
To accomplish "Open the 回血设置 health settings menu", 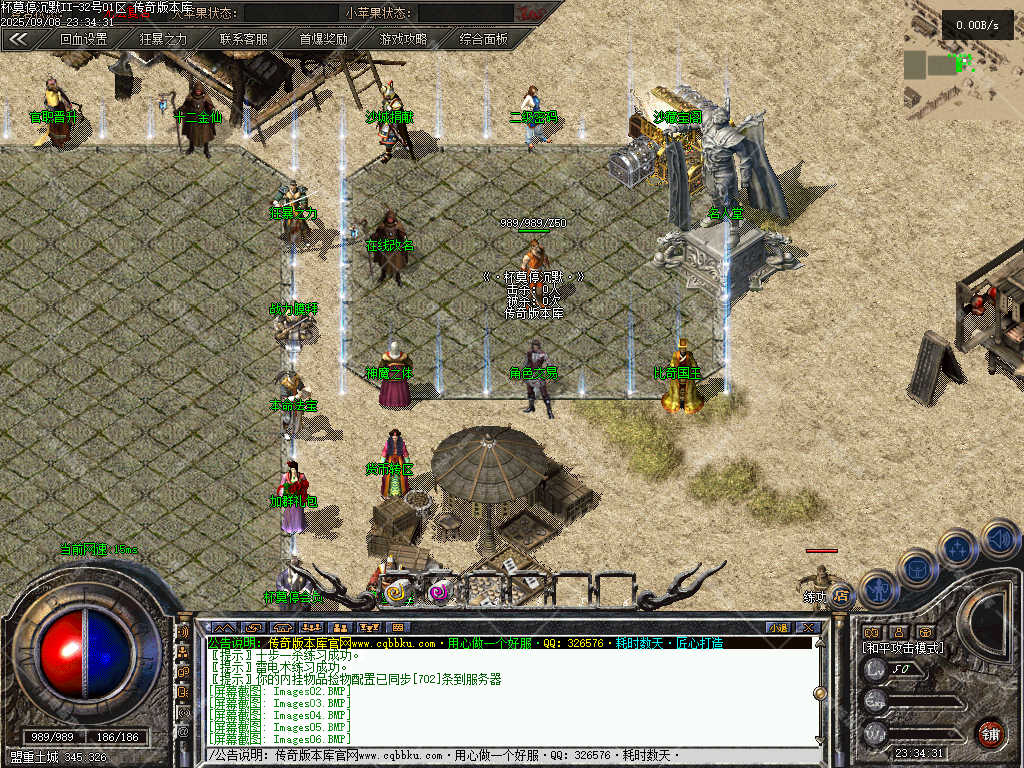I will click(83, 39).
